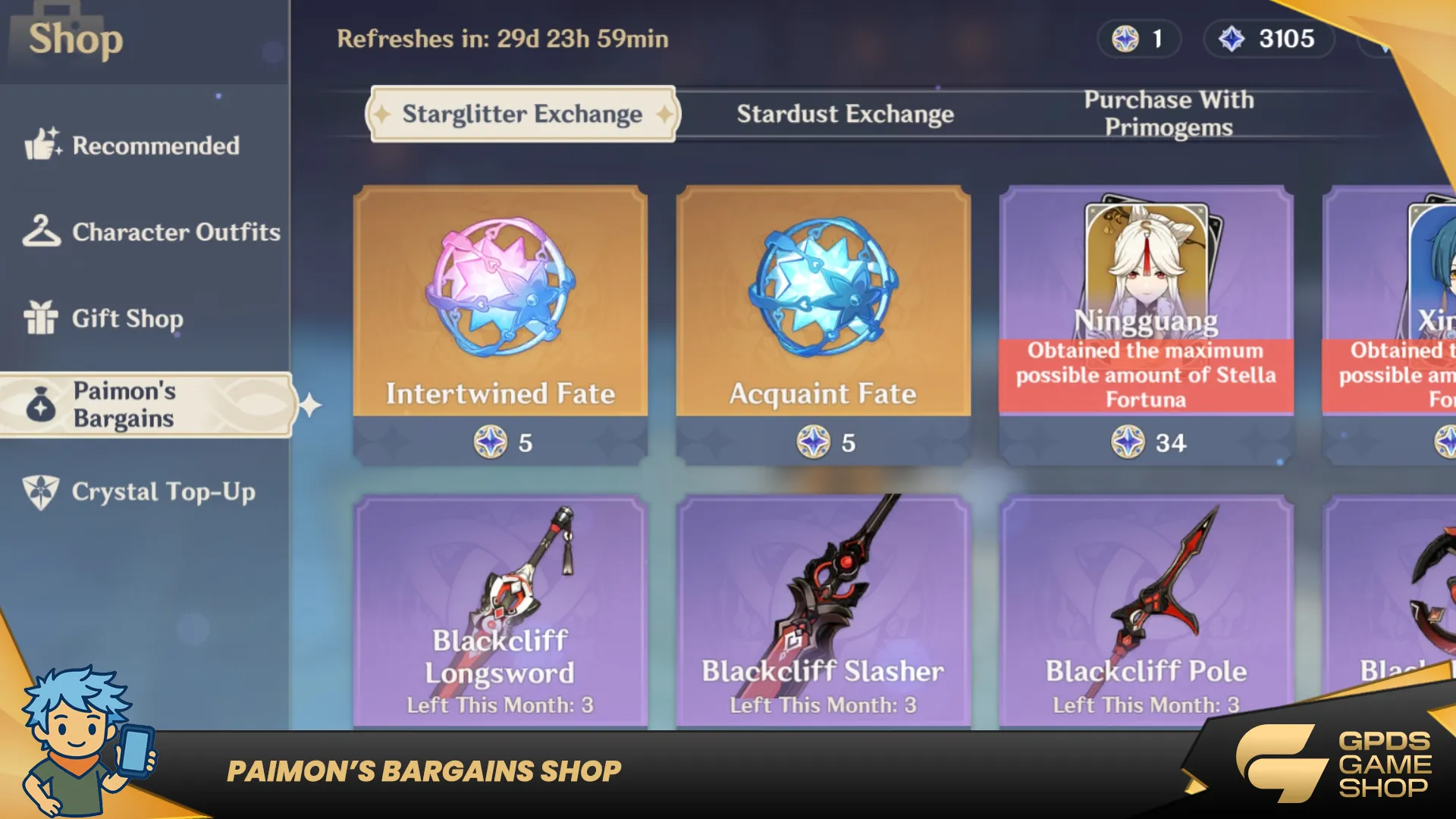Switch to Stardust Exchange tab

845,114
